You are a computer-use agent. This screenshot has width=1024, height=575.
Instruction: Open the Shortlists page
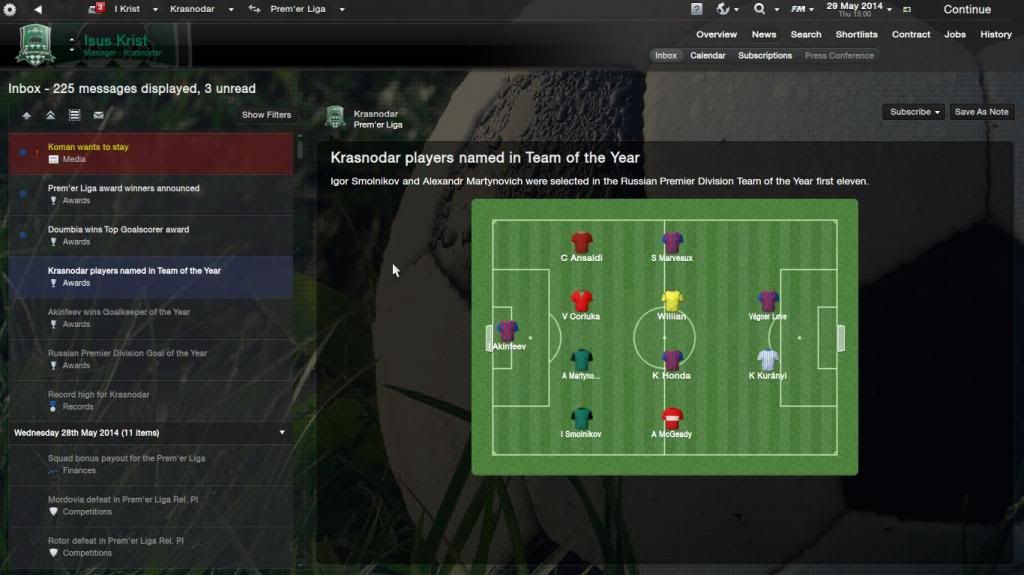856,34
